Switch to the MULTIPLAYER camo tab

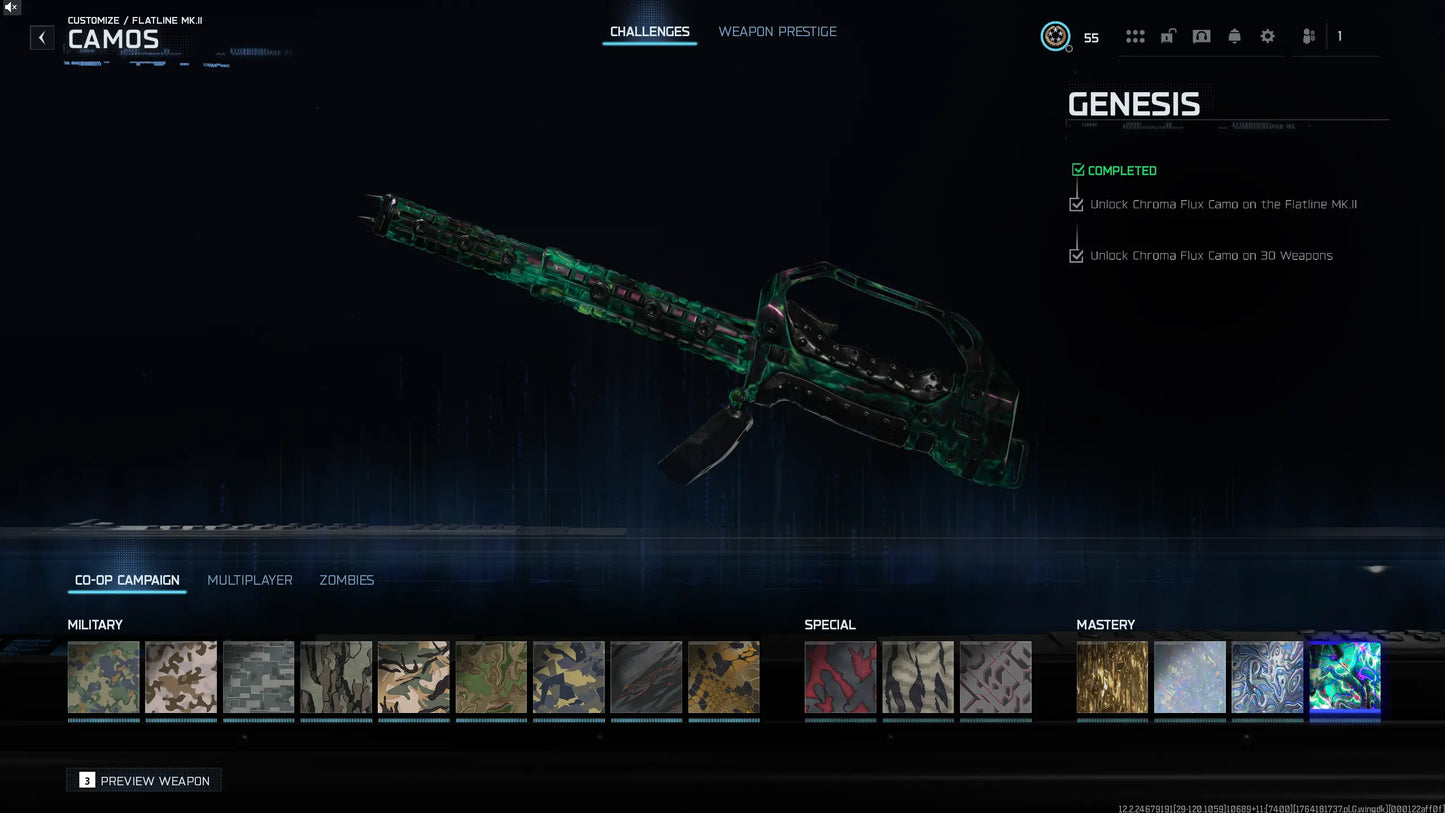click(249, 580)
